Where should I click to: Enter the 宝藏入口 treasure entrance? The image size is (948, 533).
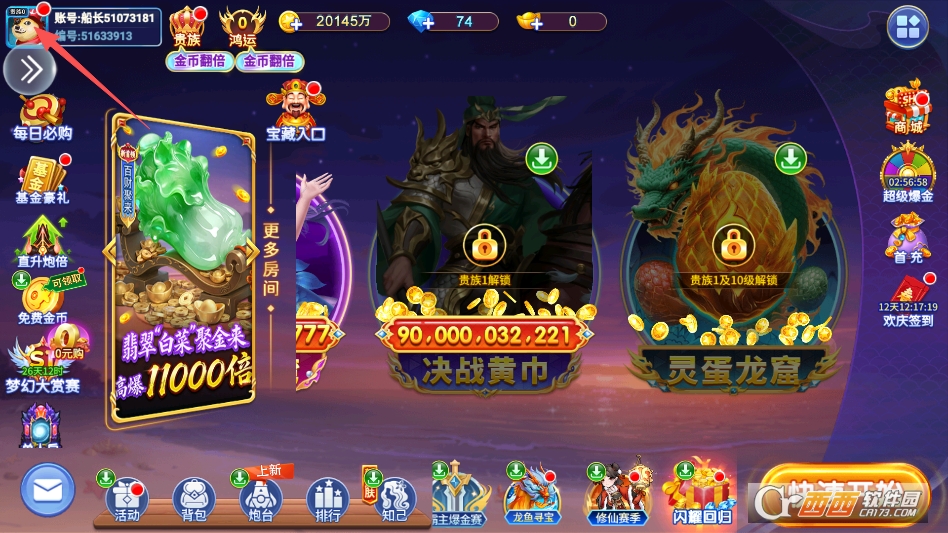pyautogui.click(x=295, y=110)
